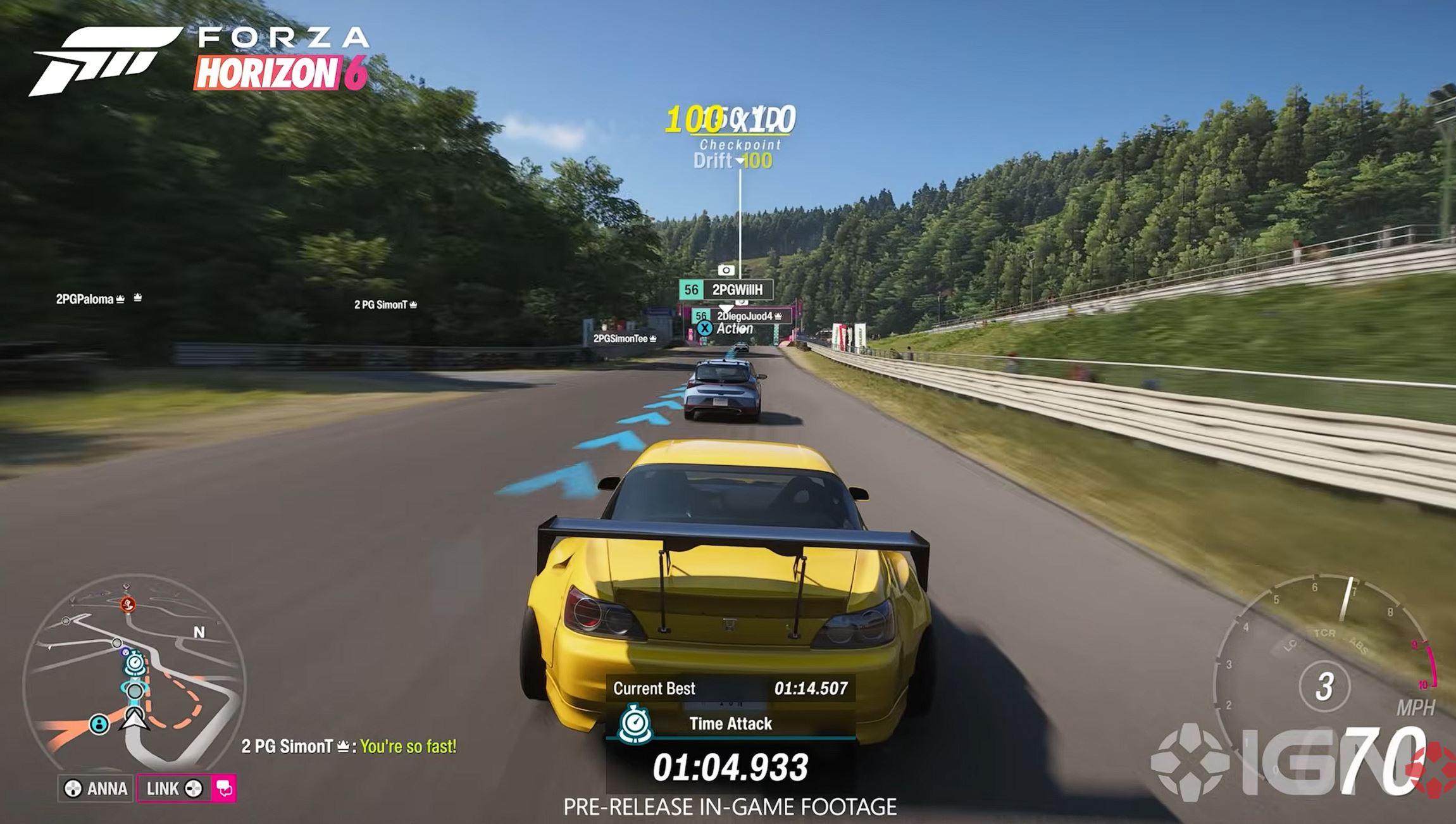
Task: Click the white player arrow on the minimap
Action: pos(135,718)
